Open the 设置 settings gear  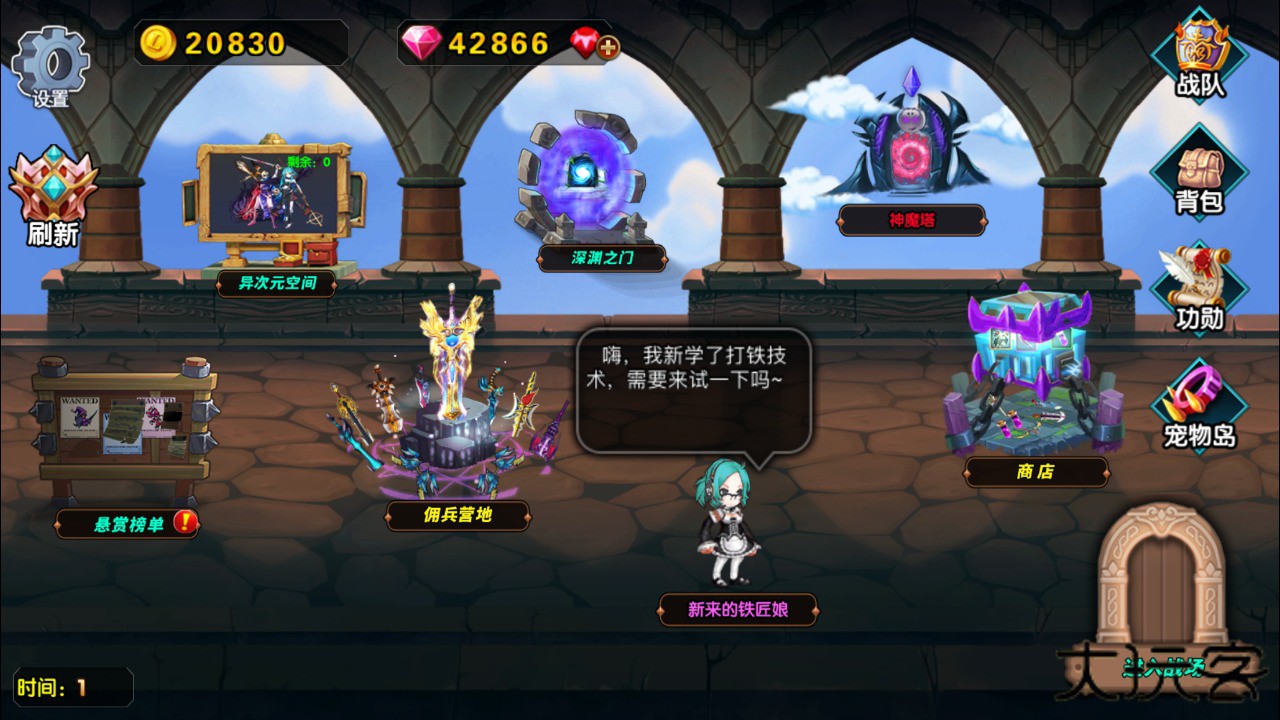point(50,60)
